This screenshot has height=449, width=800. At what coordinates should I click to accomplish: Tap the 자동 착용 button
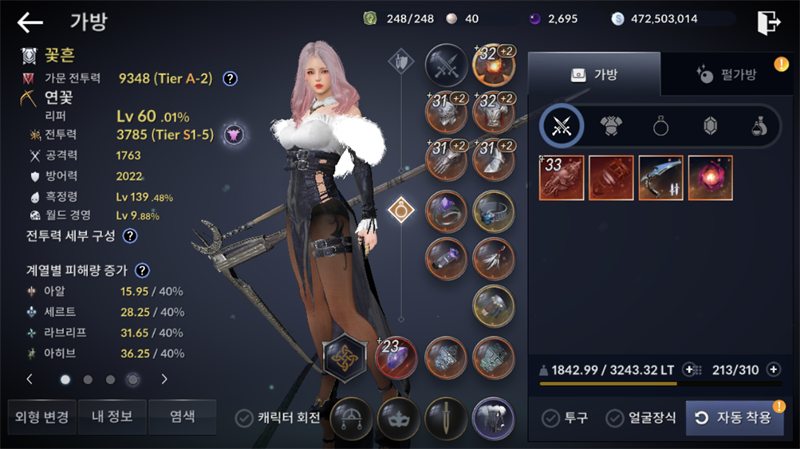click(735, 418)
